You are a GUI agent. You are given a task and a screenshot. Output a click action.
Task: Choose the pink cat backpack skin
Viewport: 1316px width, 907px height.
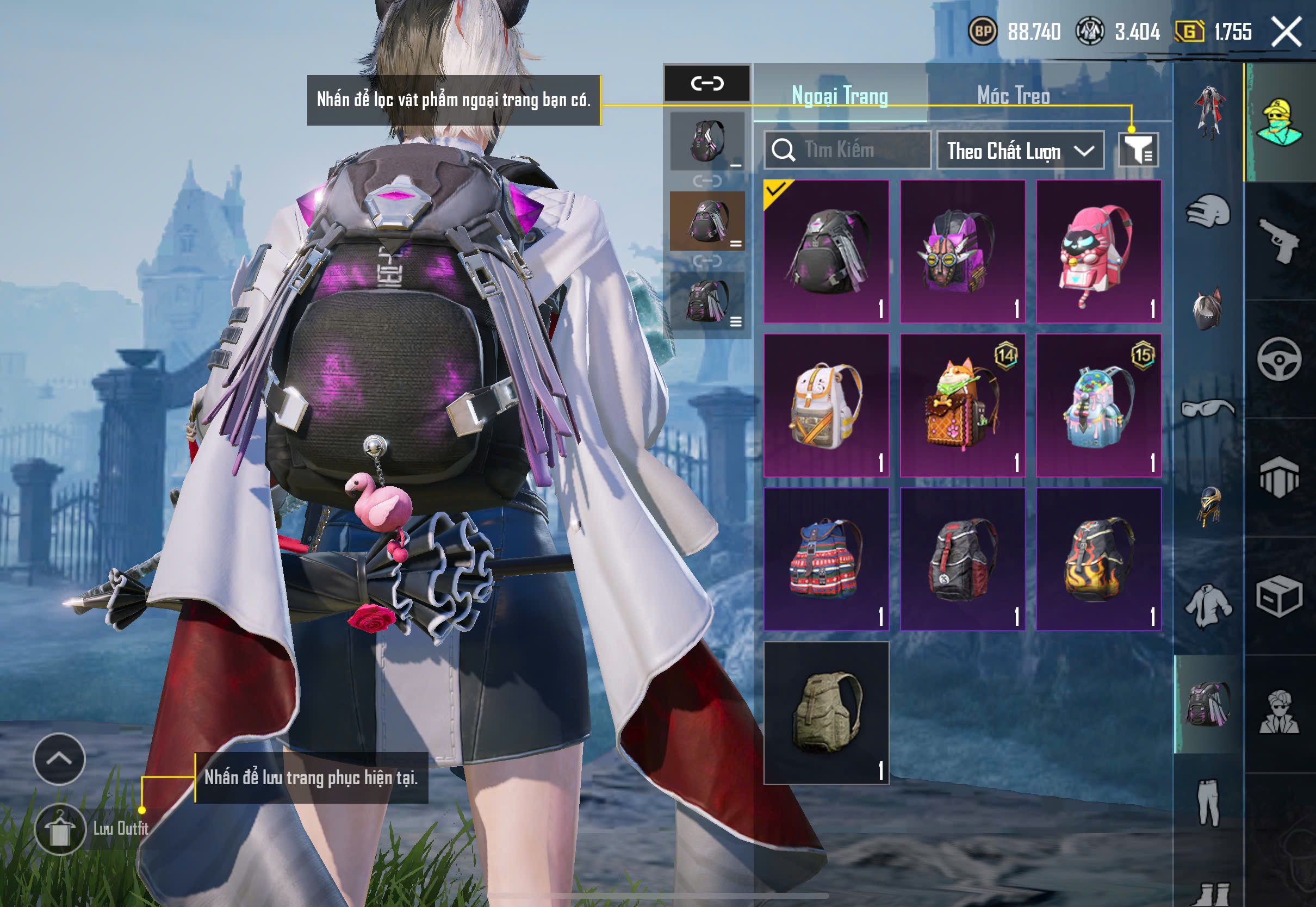click(x=1098, y=251)
